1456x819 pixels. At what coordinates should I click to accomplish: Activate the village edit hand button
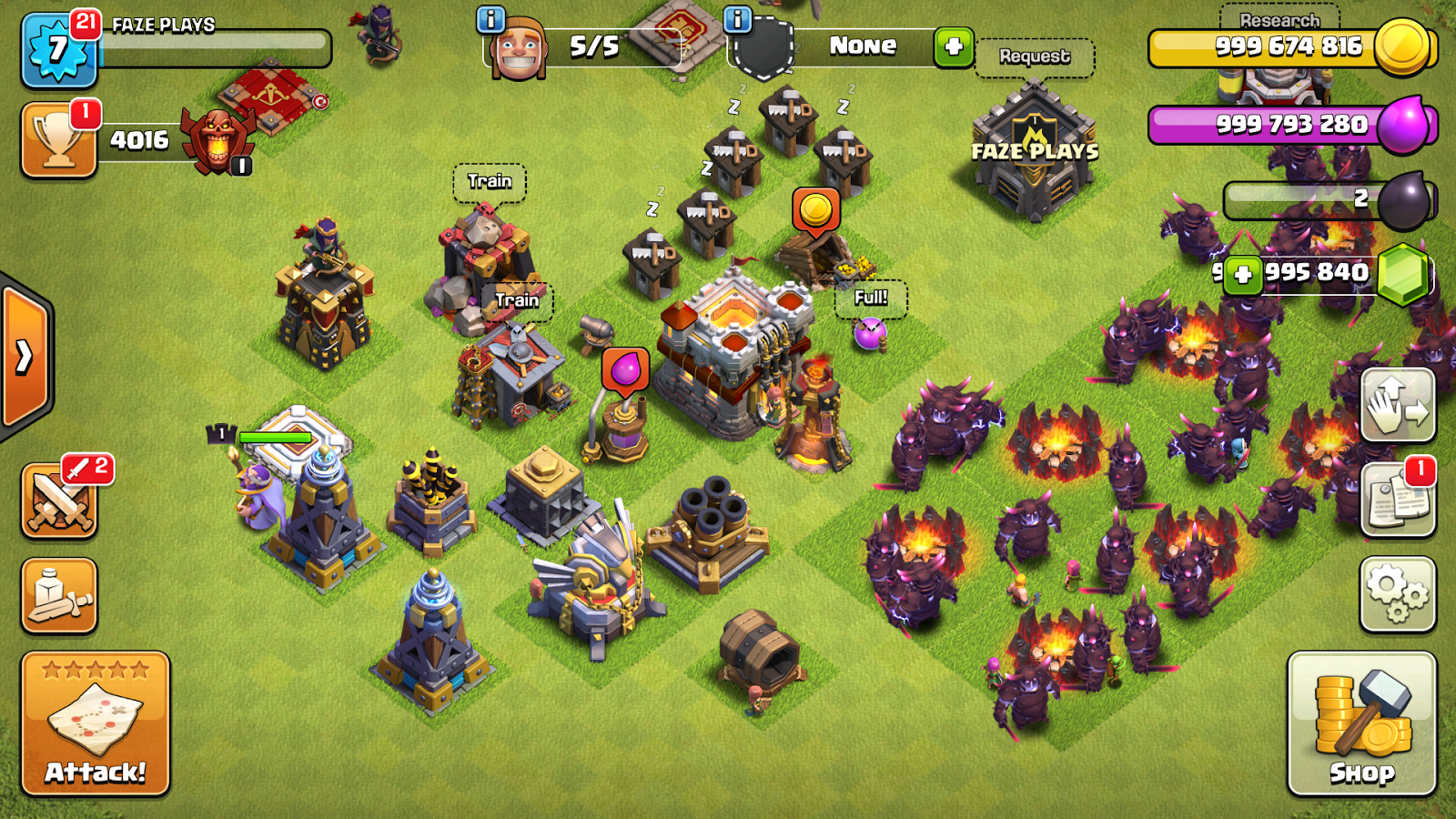tap(1398, 405)
